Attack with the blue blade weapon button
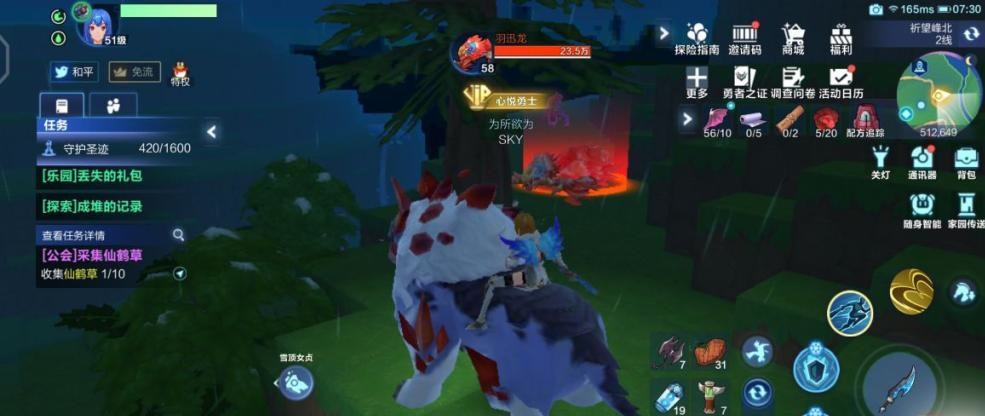The height and width of the screenshot is (416, 985). (901, 385)
